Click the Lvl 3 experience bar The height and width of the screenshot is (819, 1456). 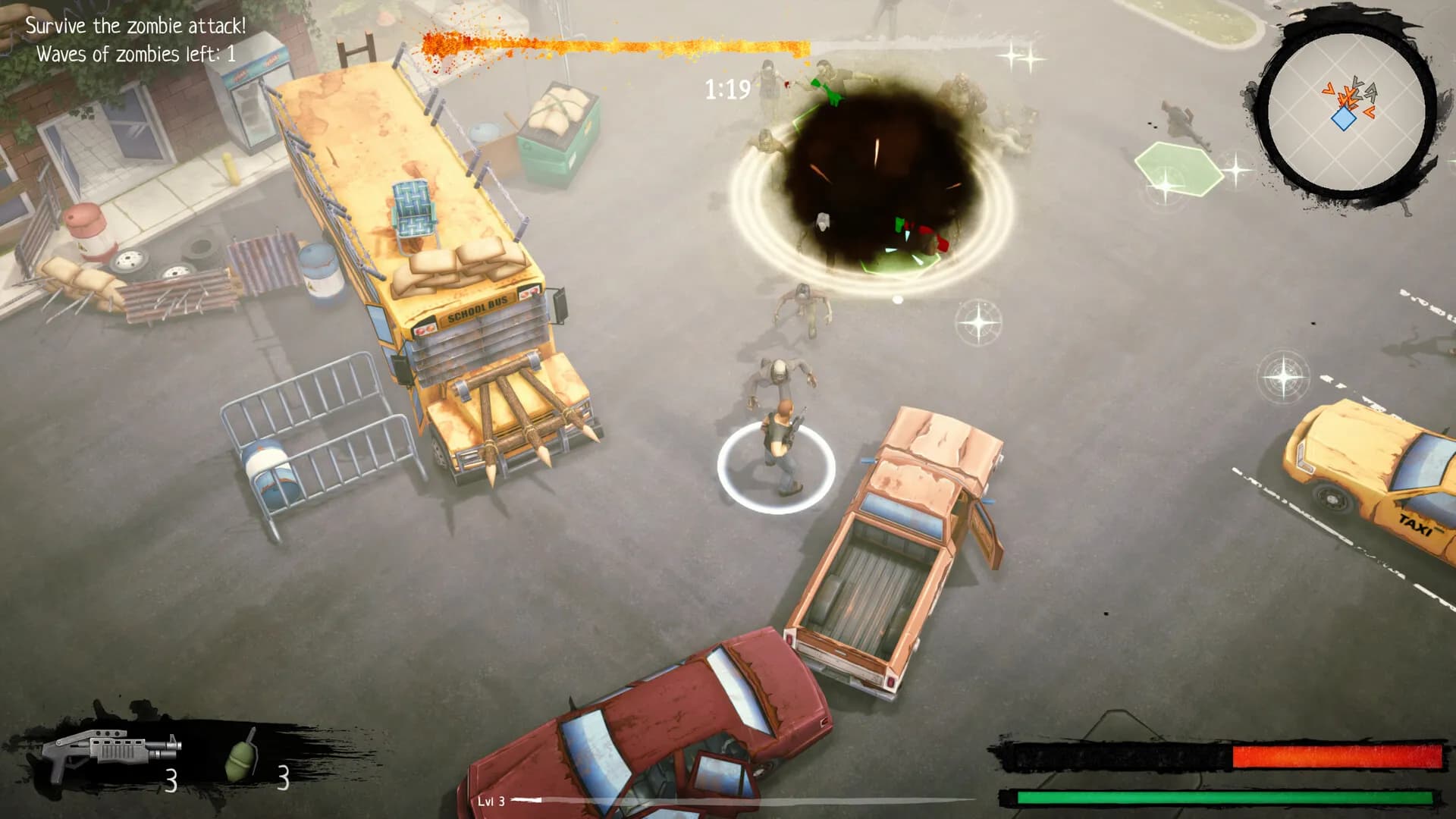[531, 802]
